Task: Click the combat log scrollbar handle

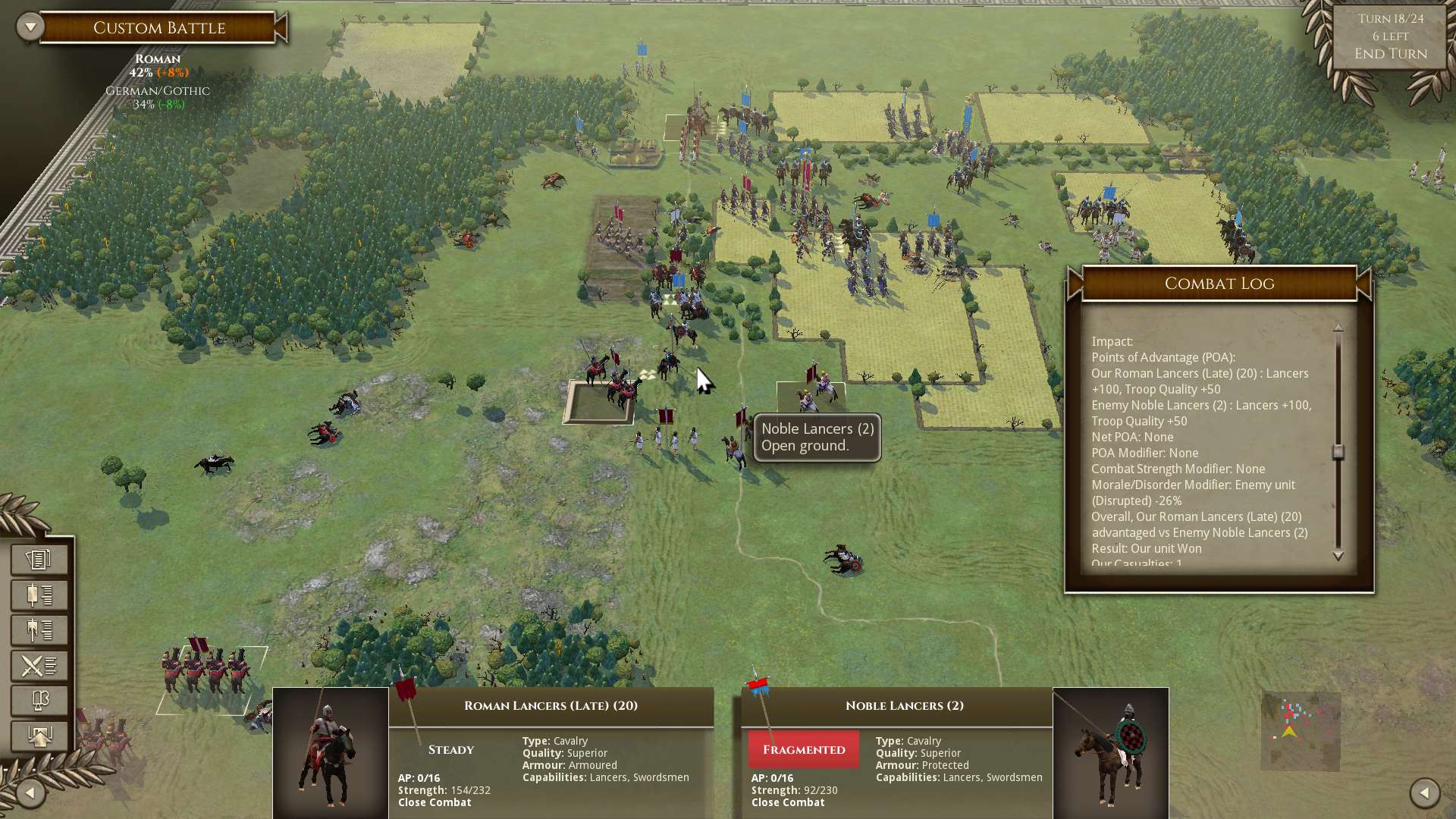Action: (x=1338, y=452)
